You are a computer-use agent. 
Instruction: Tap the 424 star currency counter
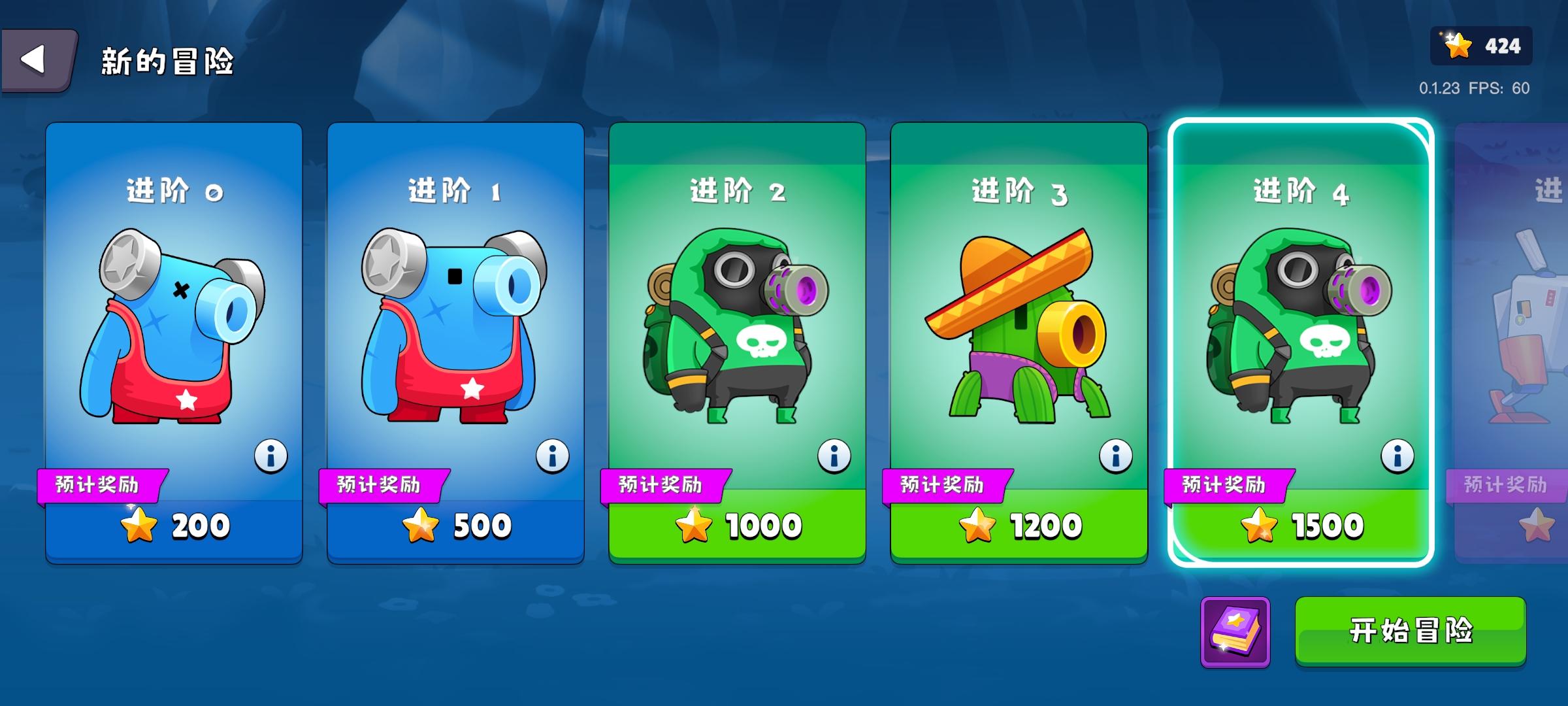(x=1479, y=46)
